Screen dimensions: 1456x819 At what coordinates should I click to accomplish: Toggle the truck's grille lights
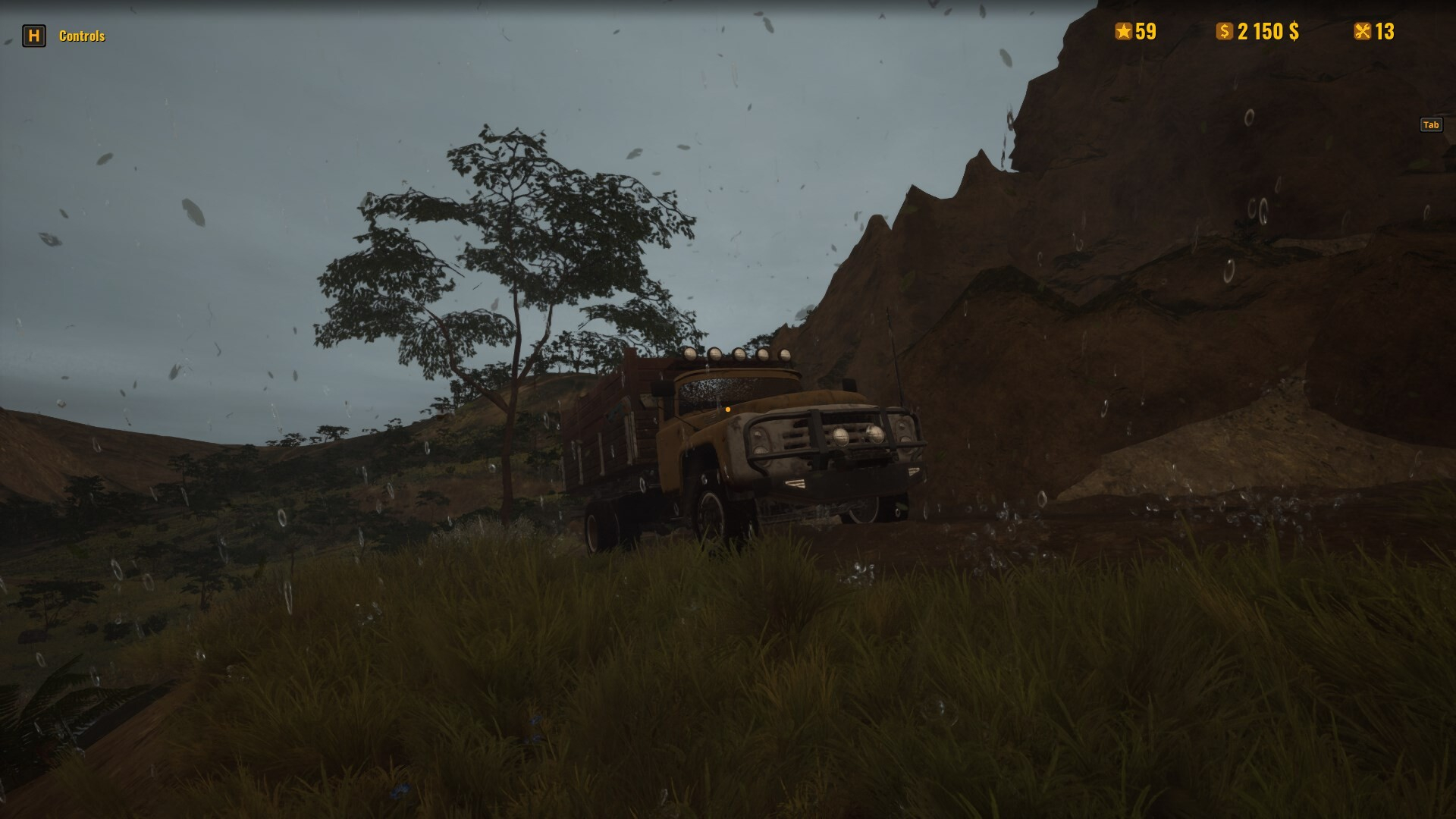tap(858, 436)
